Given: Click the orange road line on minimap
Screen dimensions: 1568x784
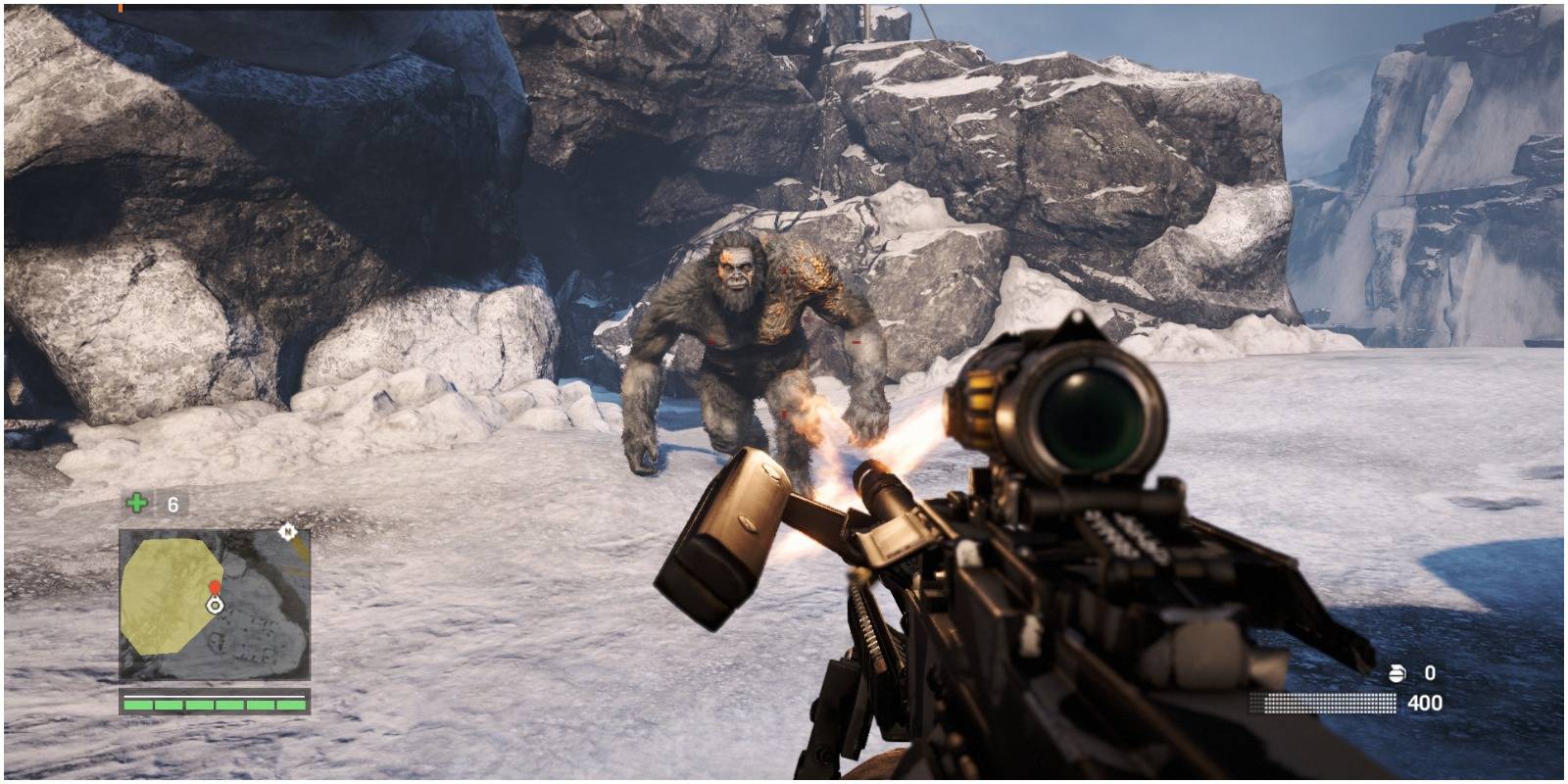Looking at the screenshot, I should pyautogui.click(x=302, y=549).
